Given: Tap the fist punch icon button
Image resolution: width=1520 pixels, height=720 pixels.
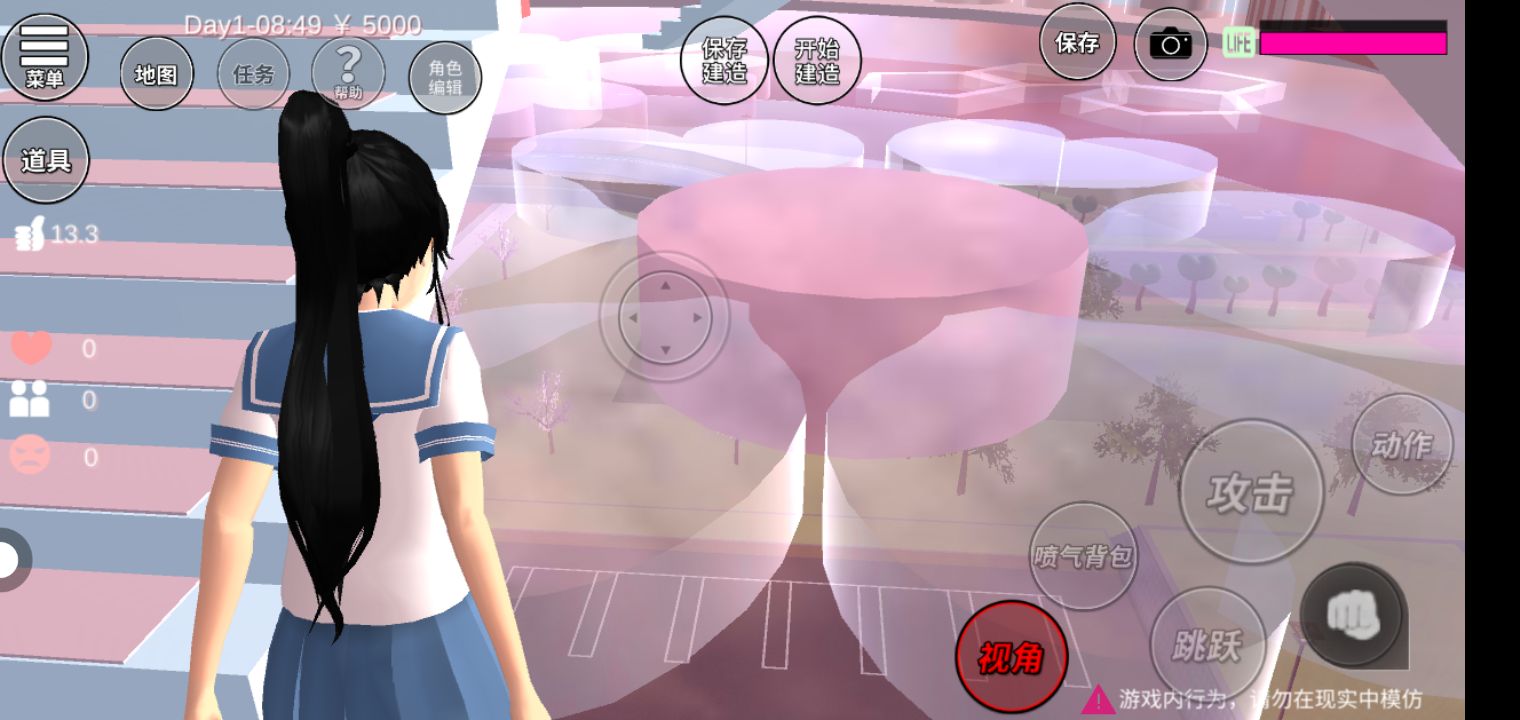Looking at the screenshot, I should [x=1353, y=615].
